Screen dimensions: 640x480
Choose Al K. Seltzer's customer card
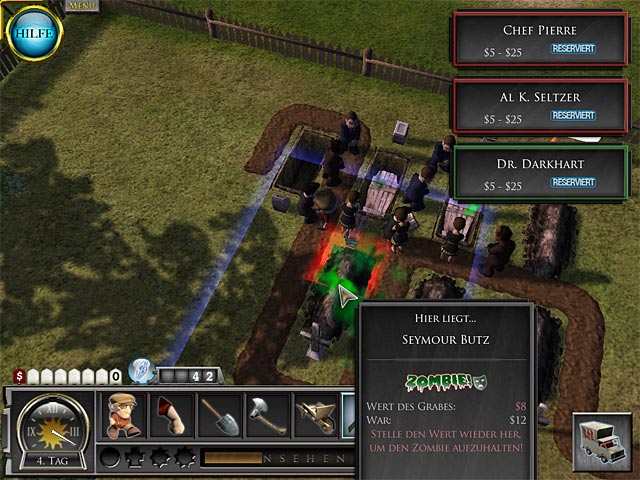pyautogui.click(x=541, y=105)
